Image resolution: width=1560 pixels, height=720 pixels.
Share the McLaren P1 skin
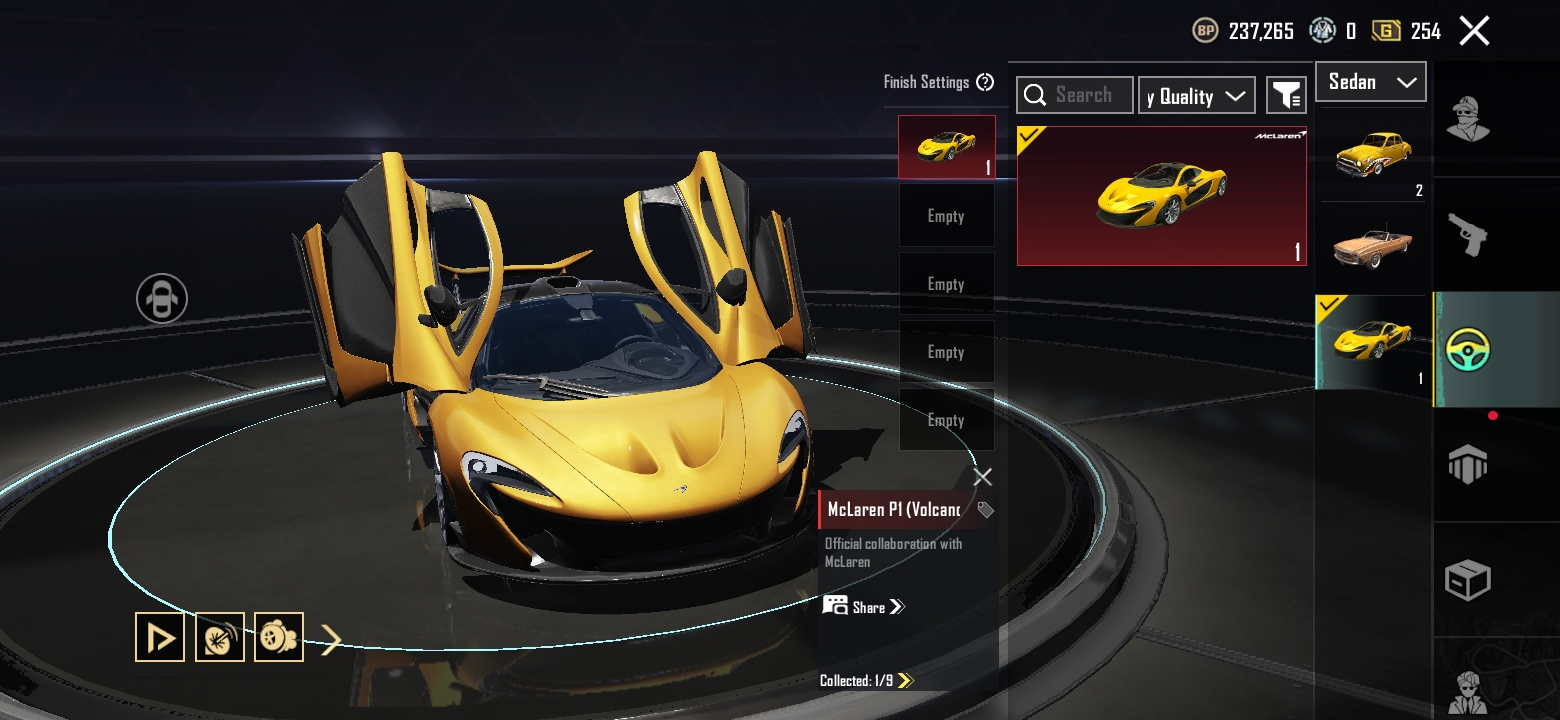864,607
